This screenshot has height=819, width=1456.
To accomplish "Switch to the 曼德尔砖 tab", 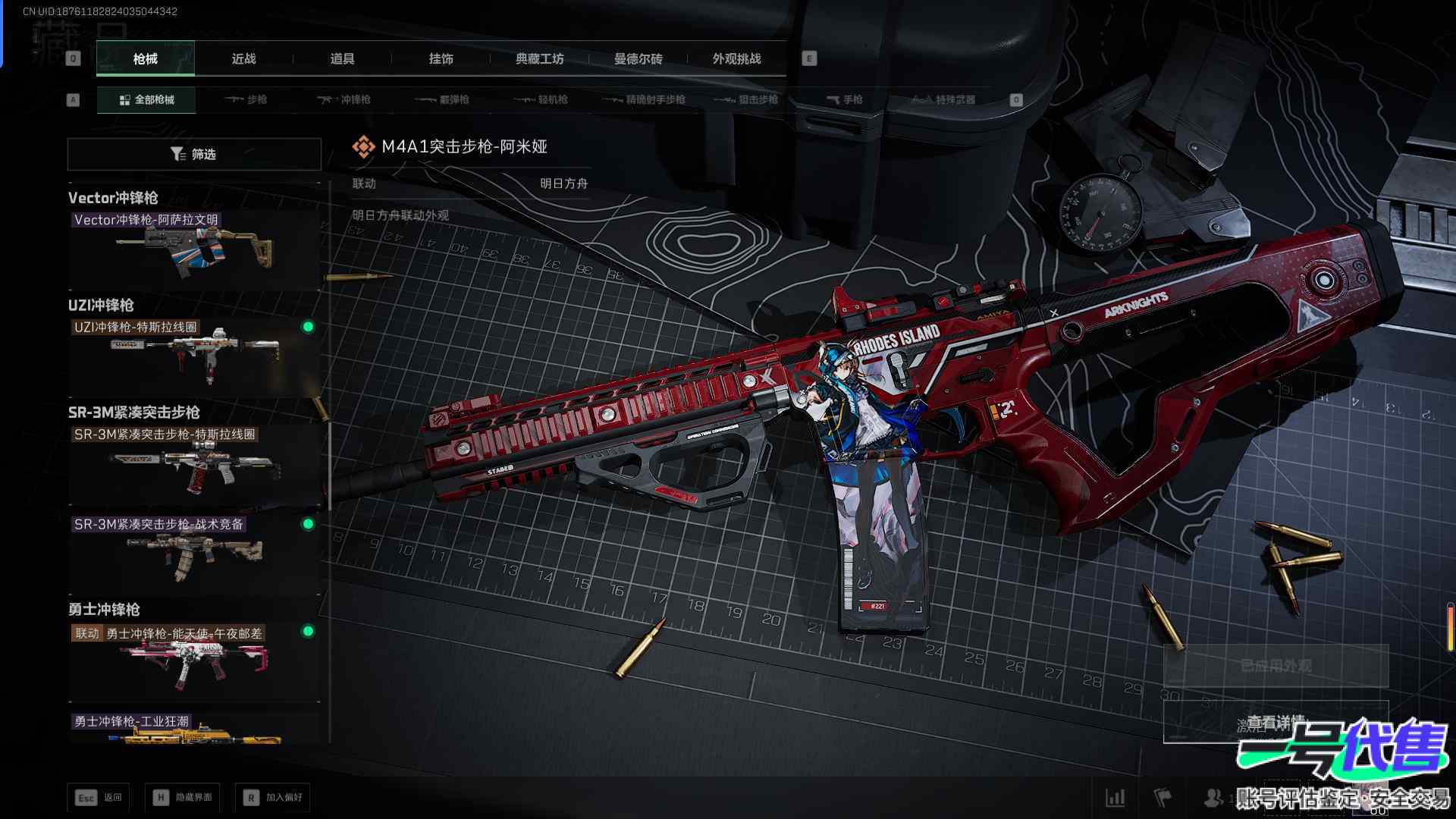I will pyautogui.click(x=638, y=59).
